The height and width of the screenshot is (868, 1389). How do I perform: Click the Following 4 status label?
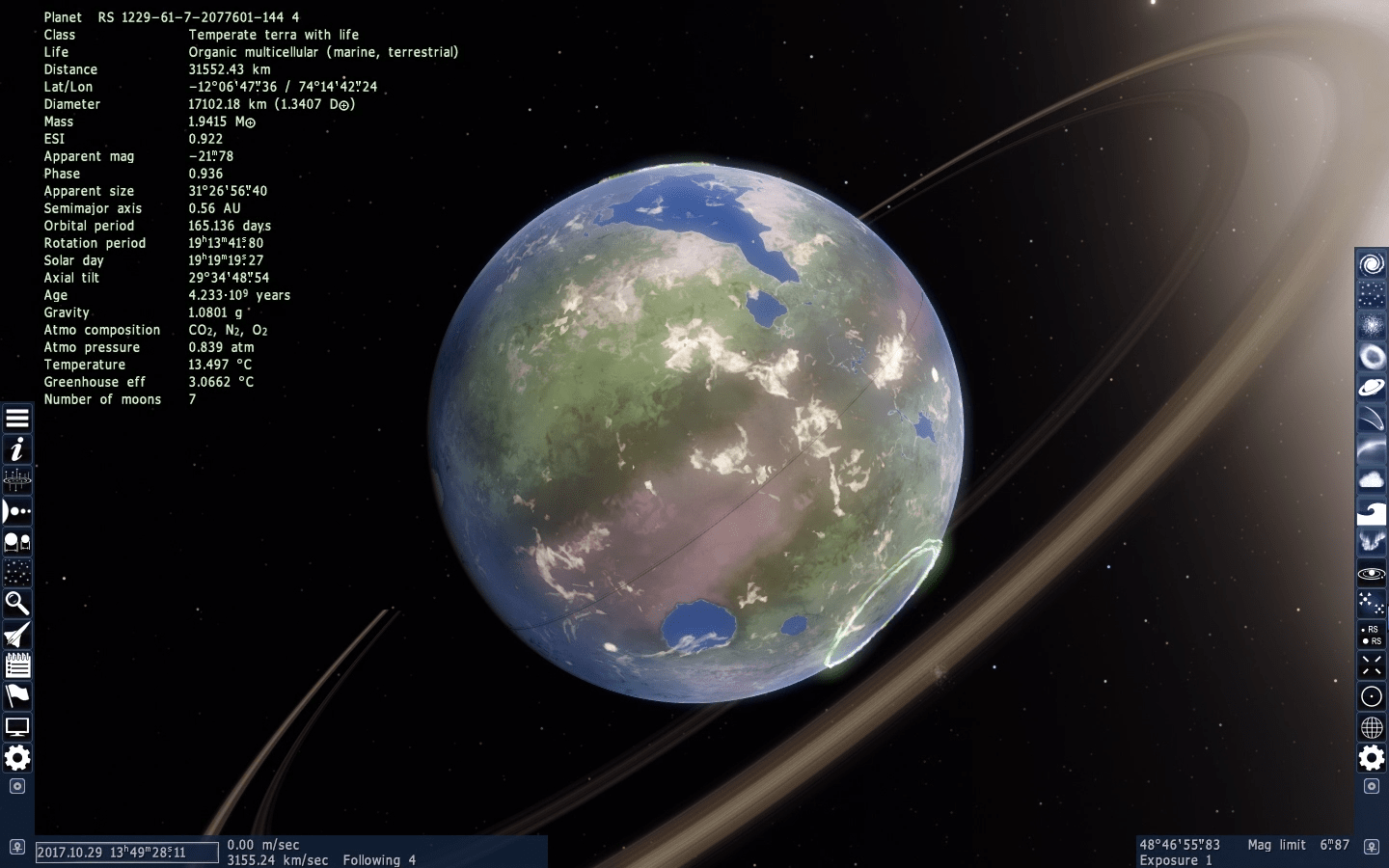379,859
